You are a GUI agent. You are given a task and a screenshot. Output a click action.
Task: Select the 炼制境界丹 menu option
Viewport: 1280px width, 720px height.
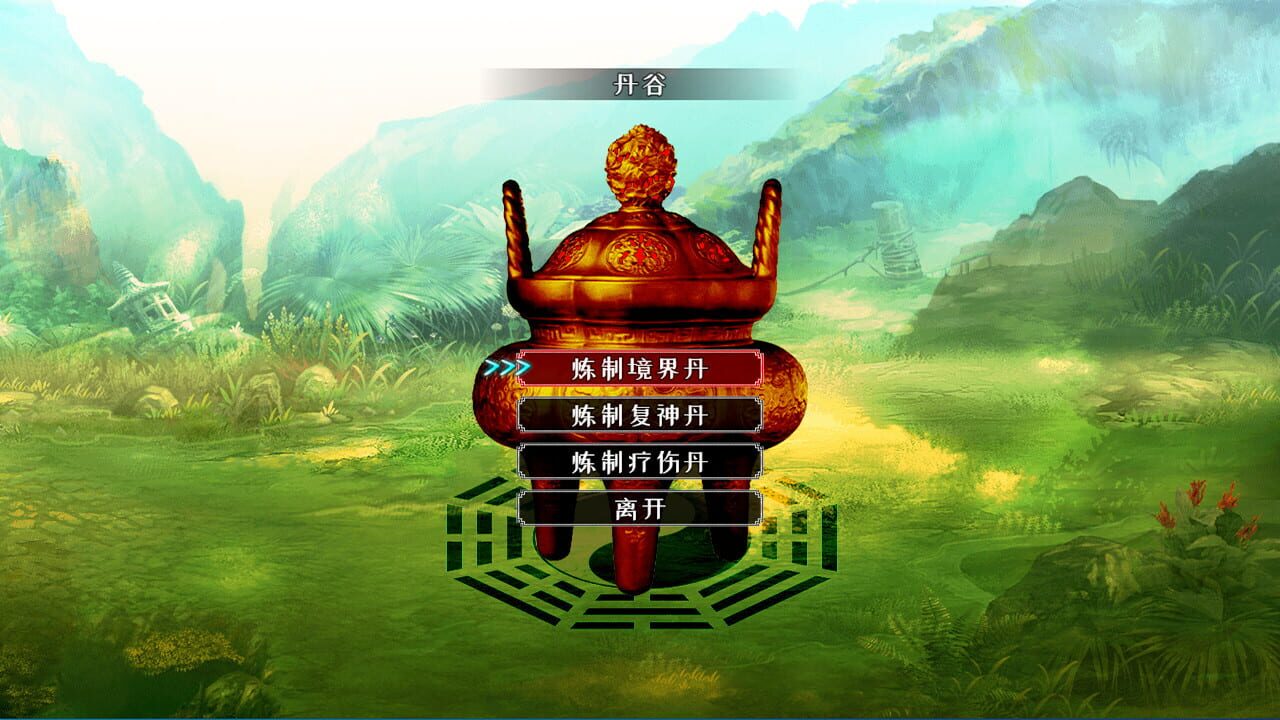click(x=640, y=370)
